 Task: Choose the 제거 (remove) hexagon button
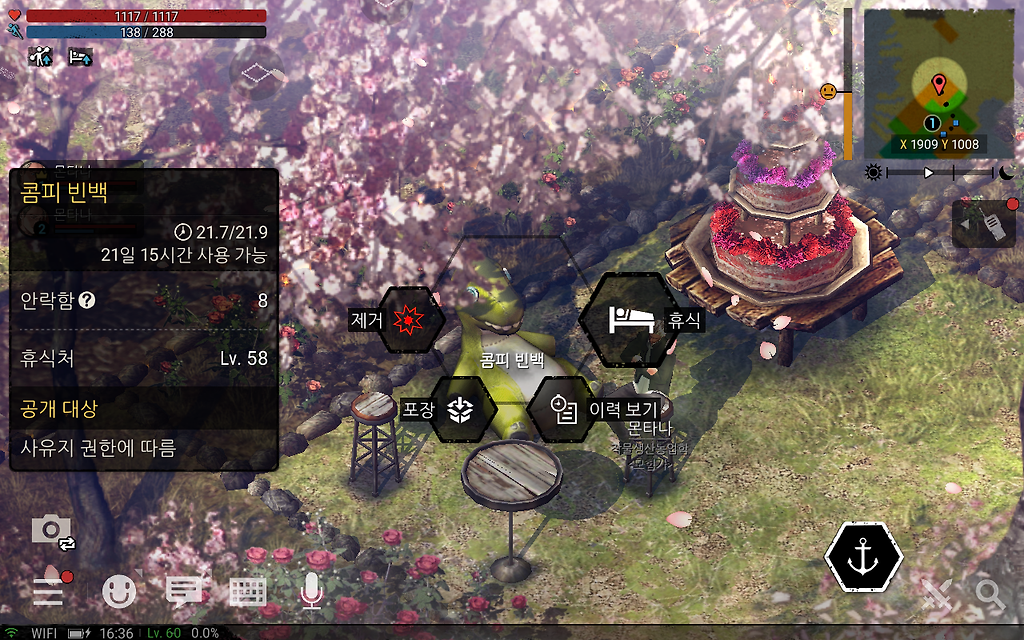406,320
